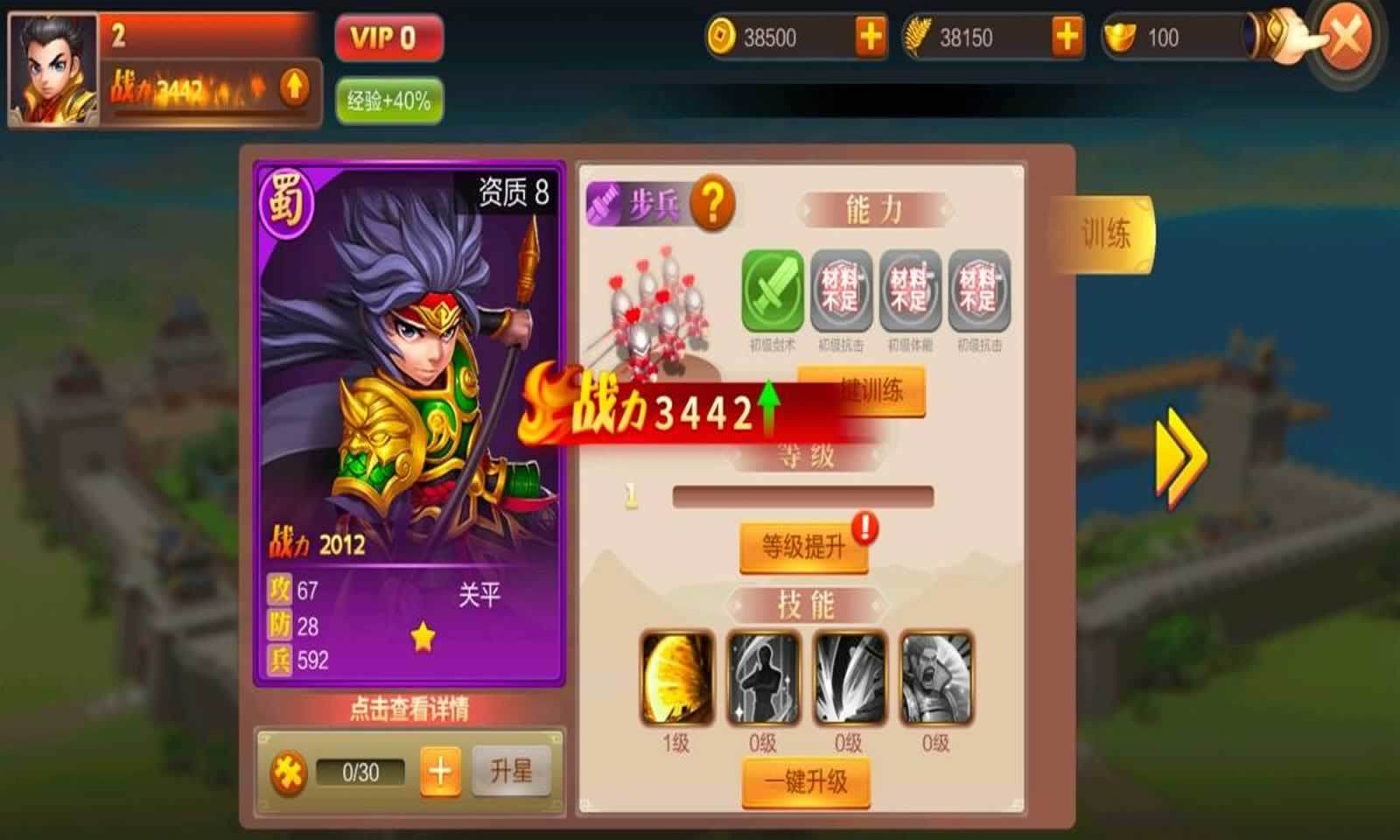
Task: Select the silhouette figure skill icon
Action: click(x=763, y=677)
